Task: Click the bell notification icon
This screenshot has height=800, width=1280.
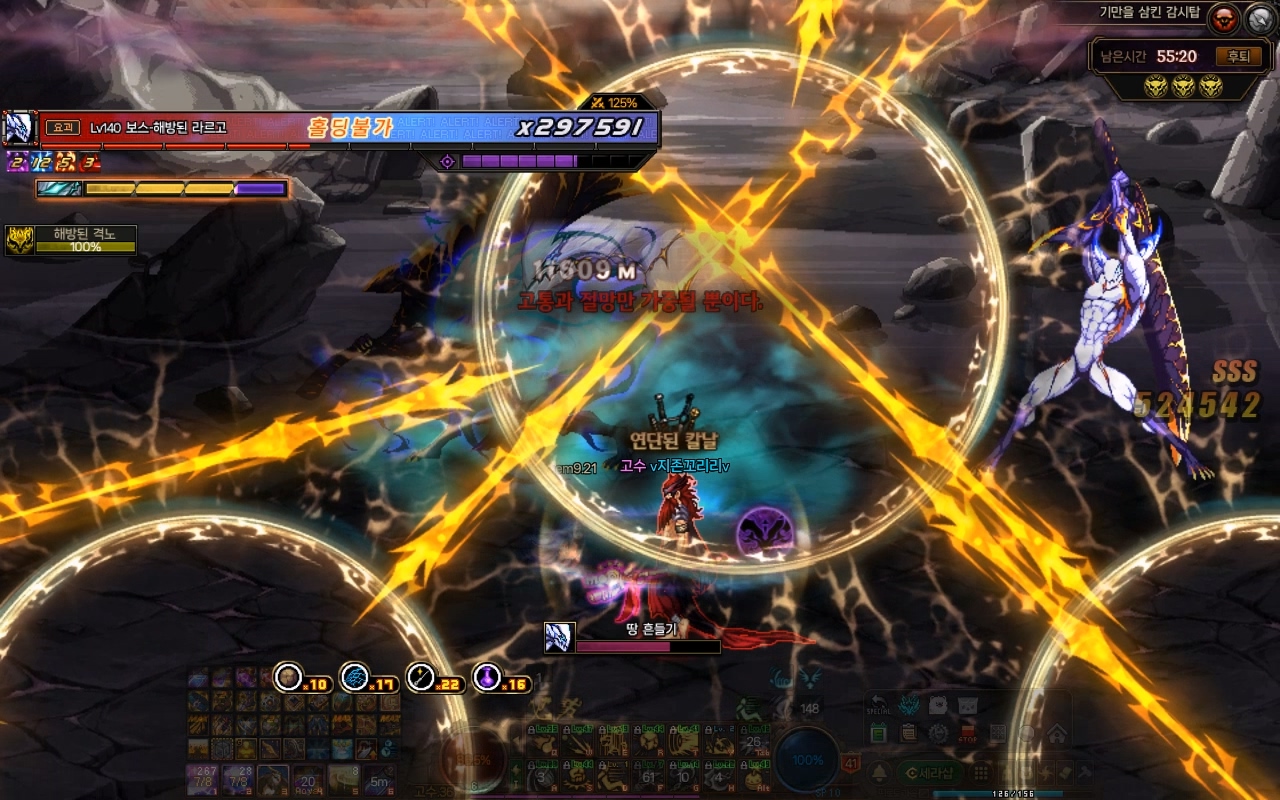Action: 879,772
